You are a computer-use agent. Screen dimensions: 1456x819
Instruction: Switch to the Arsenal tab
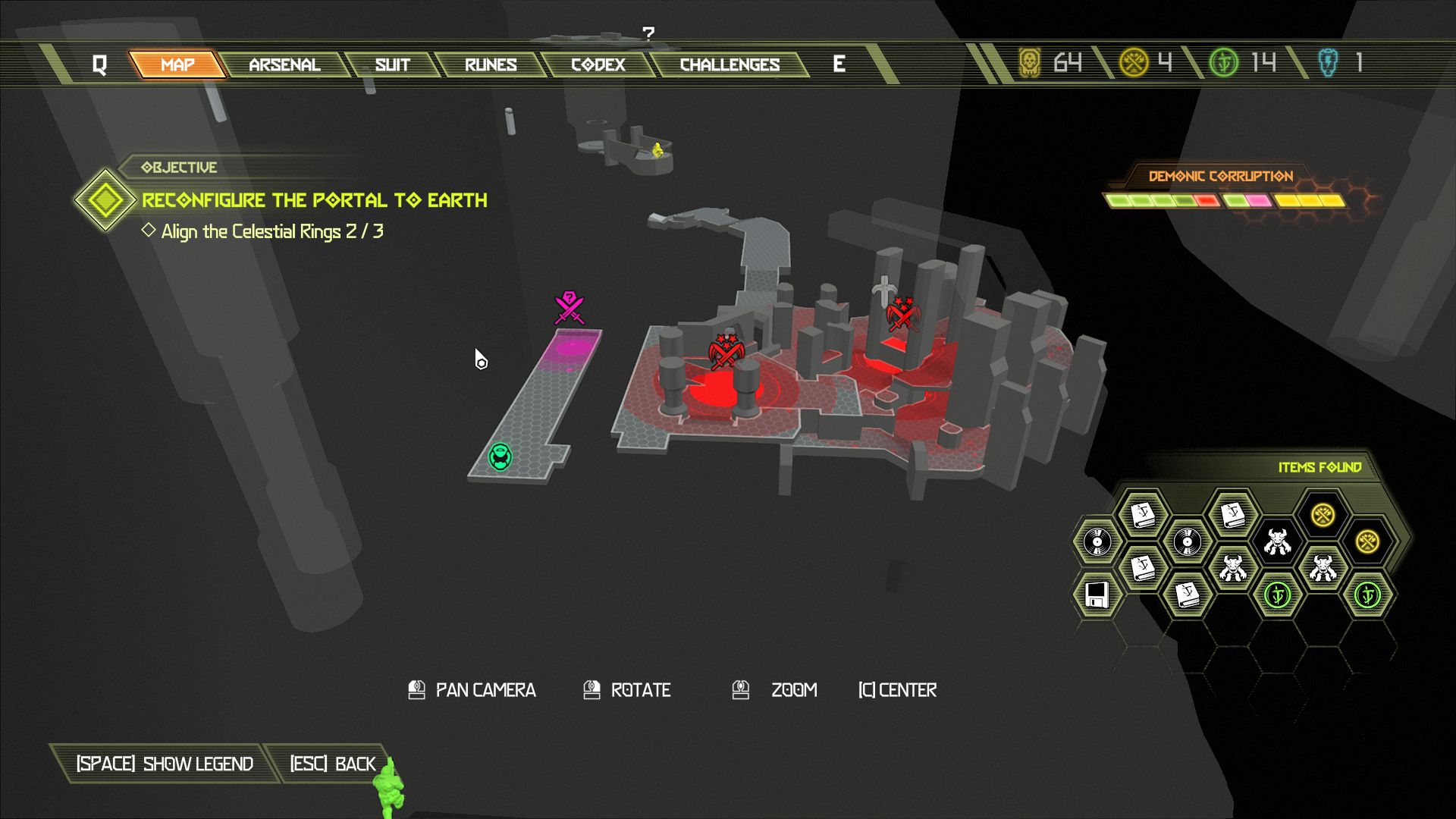tap(284, 64)
